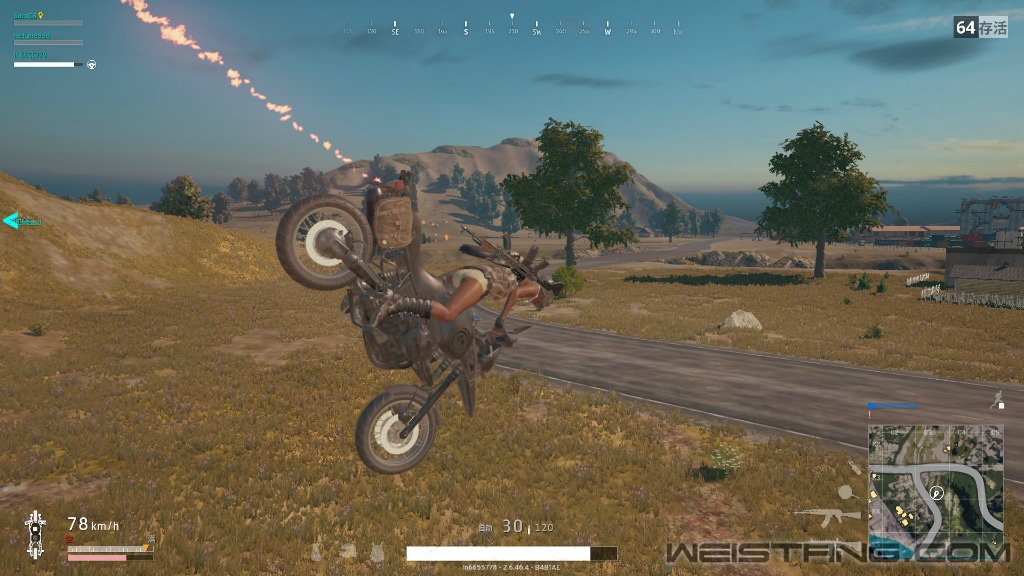
Task: Click the compass heading strip
Action: coord(512,31)
